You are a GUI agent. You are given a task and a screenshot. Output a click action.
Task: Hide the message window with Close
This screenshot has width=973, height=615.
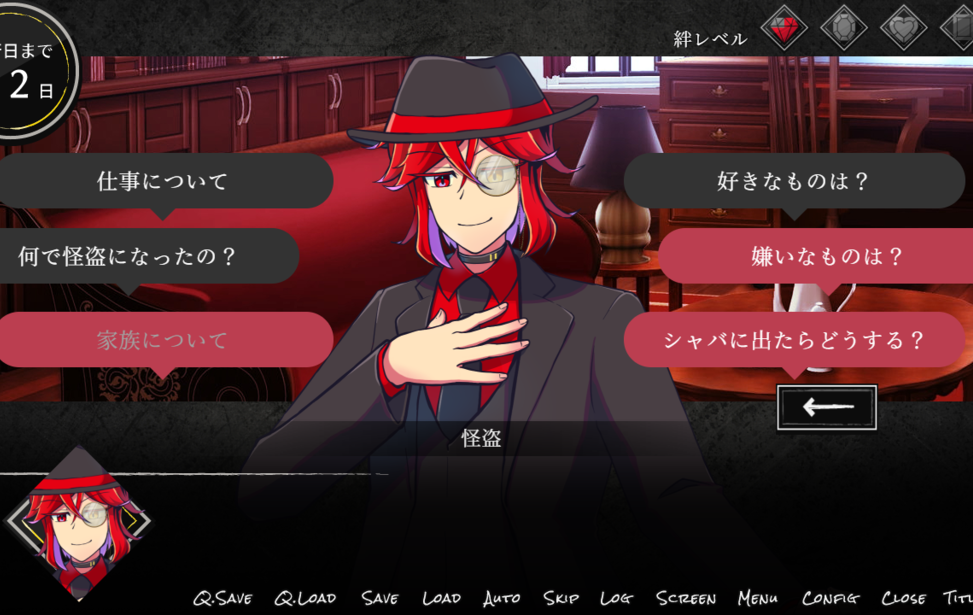903,598
